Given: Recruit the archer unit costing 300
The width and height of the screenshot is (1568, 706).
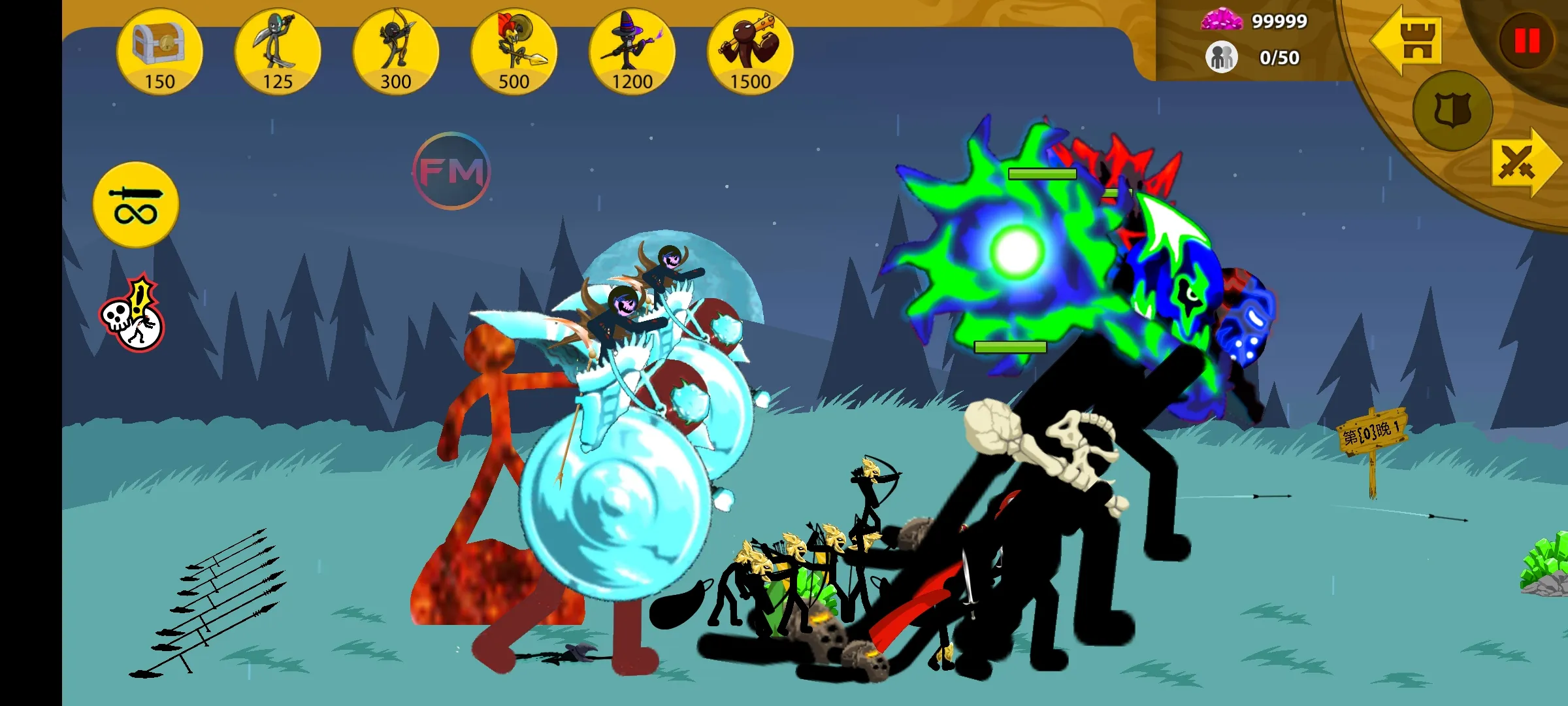Looking at the screenshot, I should click(x=396, y=52).
